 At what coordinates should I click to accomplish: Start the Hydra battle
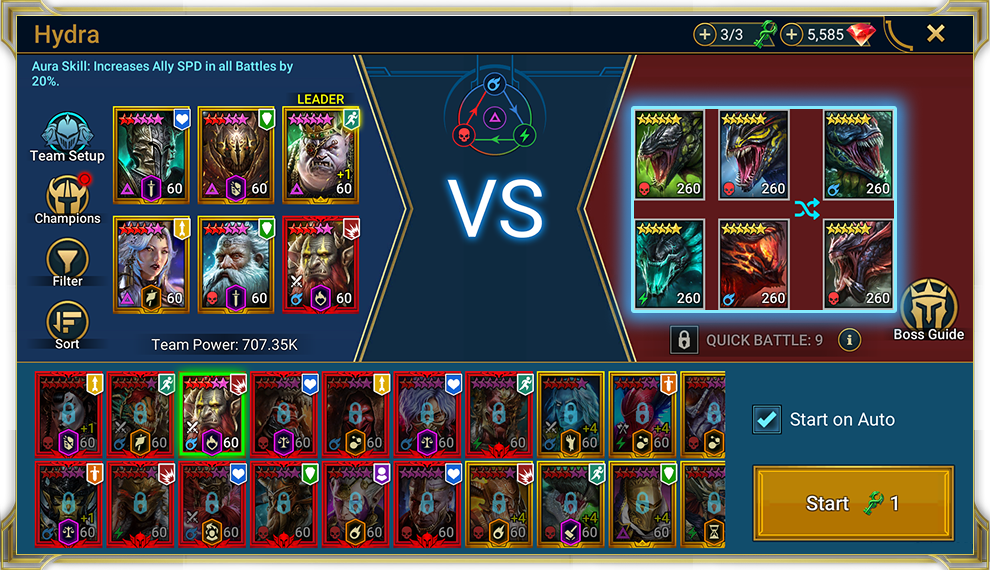tap(853, 503)
